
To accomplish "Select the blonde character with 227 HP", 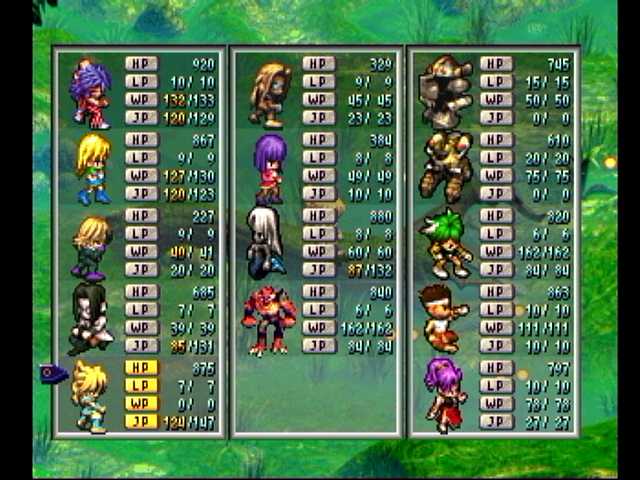I will (90, 246).
